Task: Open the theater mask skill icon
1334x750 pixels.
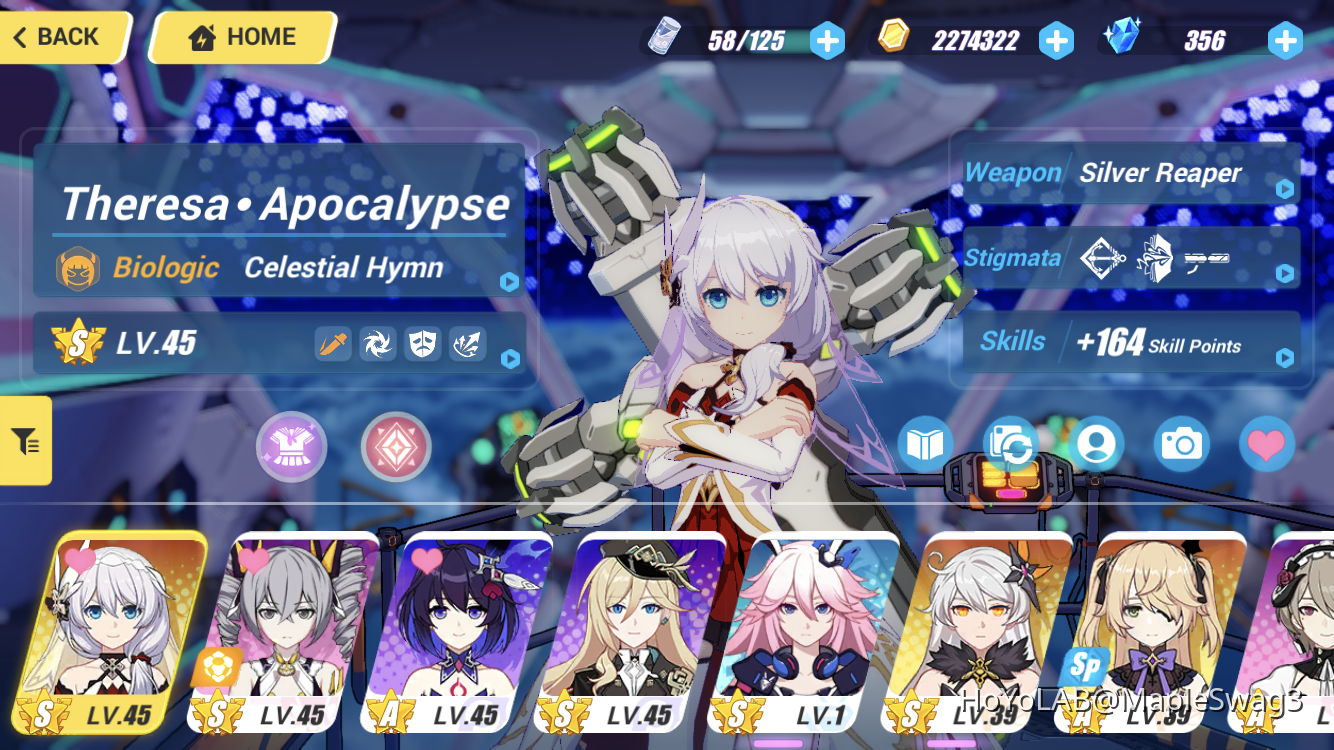Action: pyautogui.click(x=423, y=343)
